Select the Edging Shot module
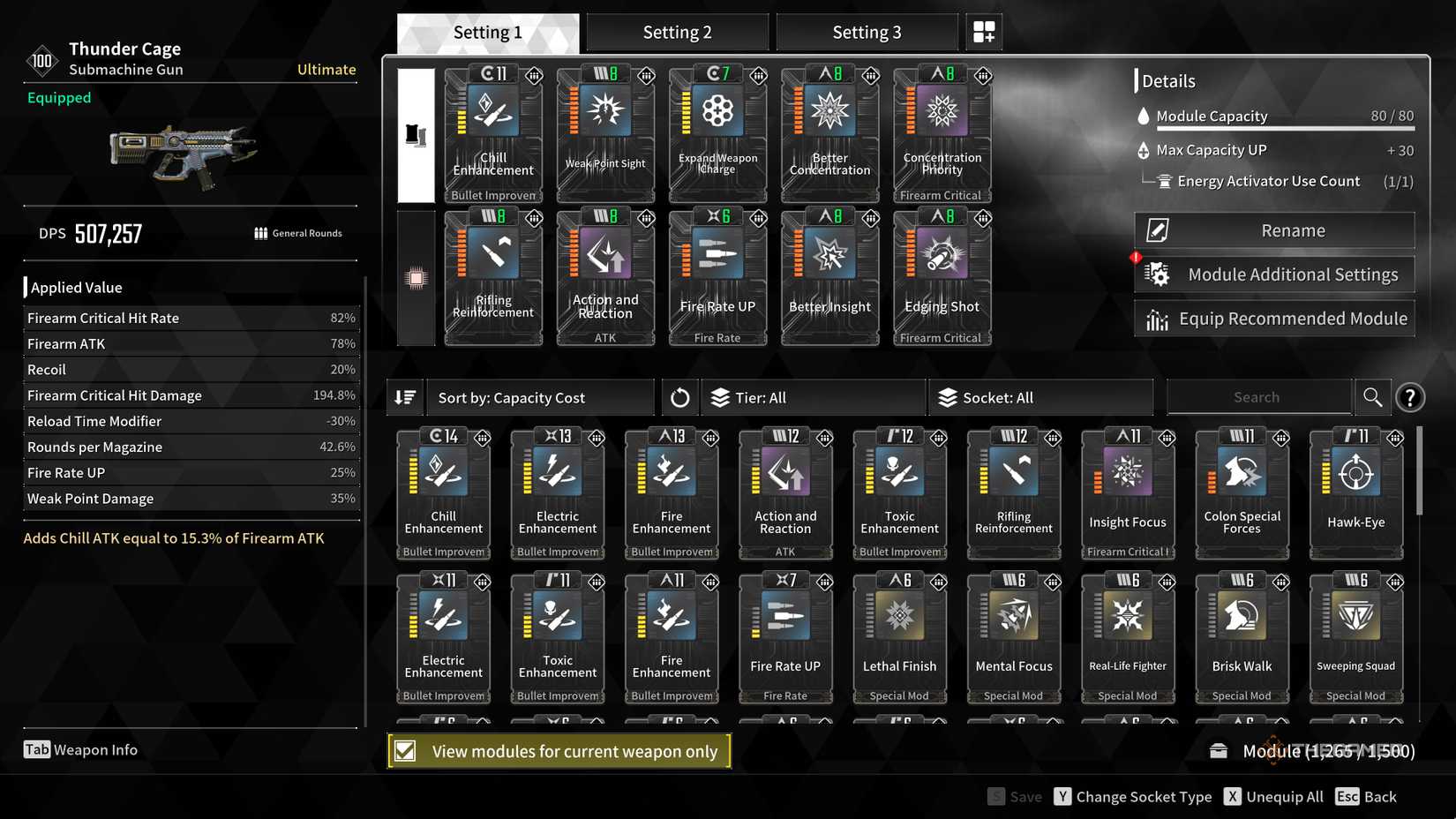The image size is (1456, 819). pos(942,276)
